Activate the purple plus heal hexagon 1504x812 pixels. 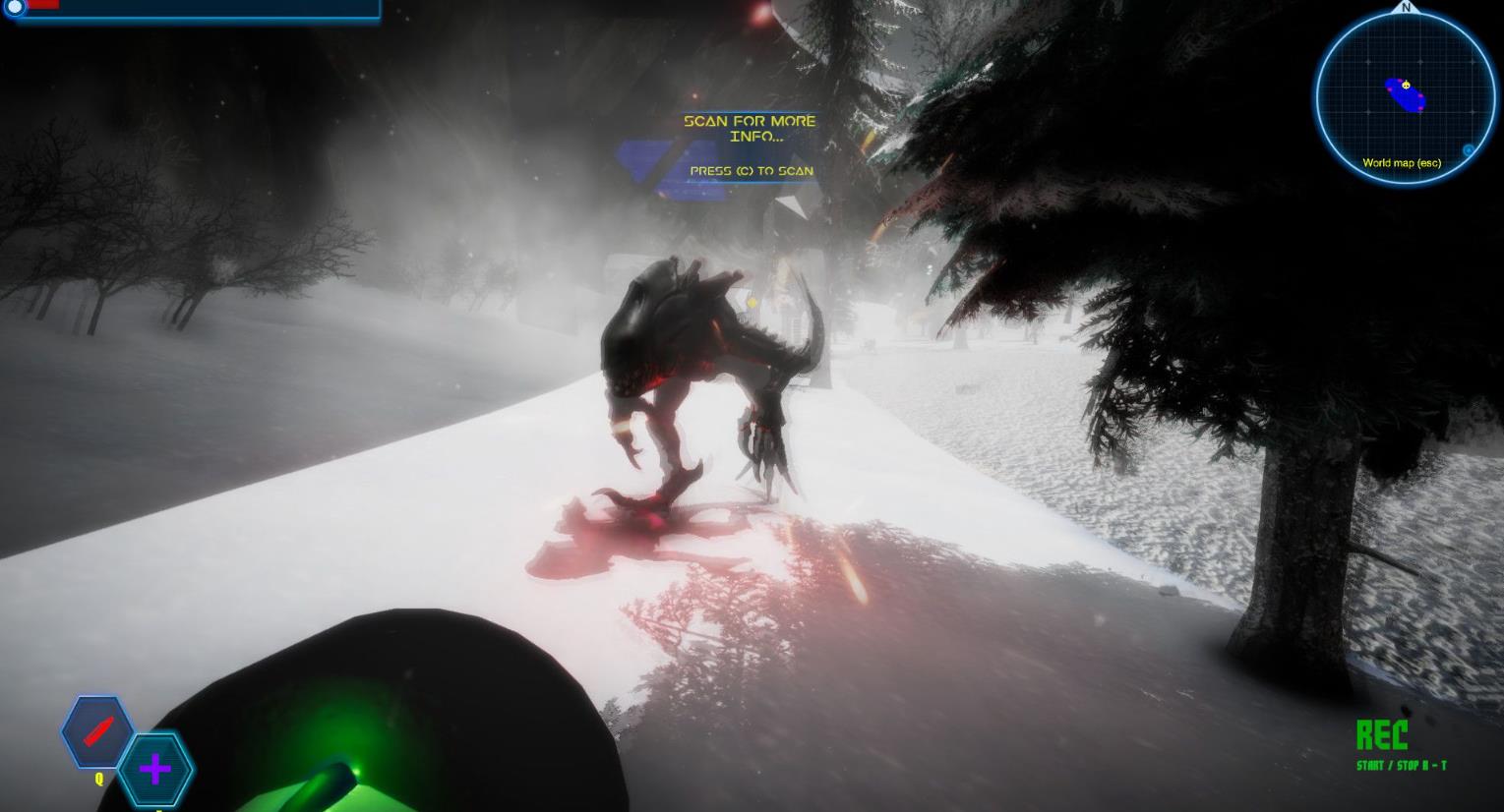pos(155,769)
